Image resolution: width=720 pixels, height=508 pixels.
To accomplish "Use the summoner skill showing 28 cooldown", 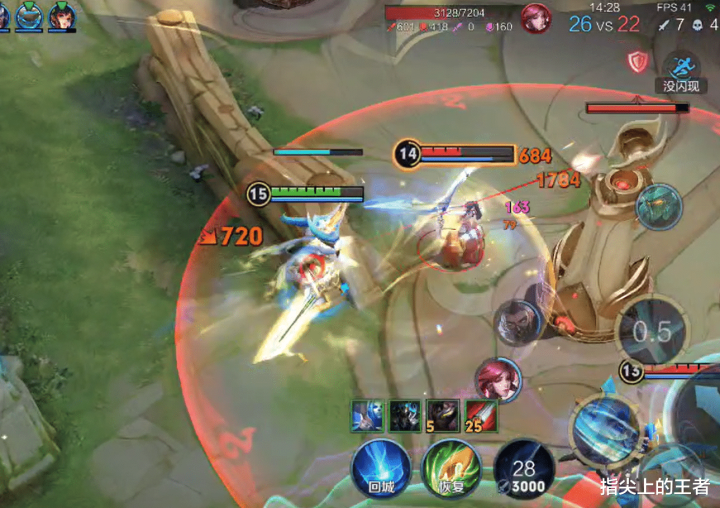I will pyautogui.click(x=523, y=468).
